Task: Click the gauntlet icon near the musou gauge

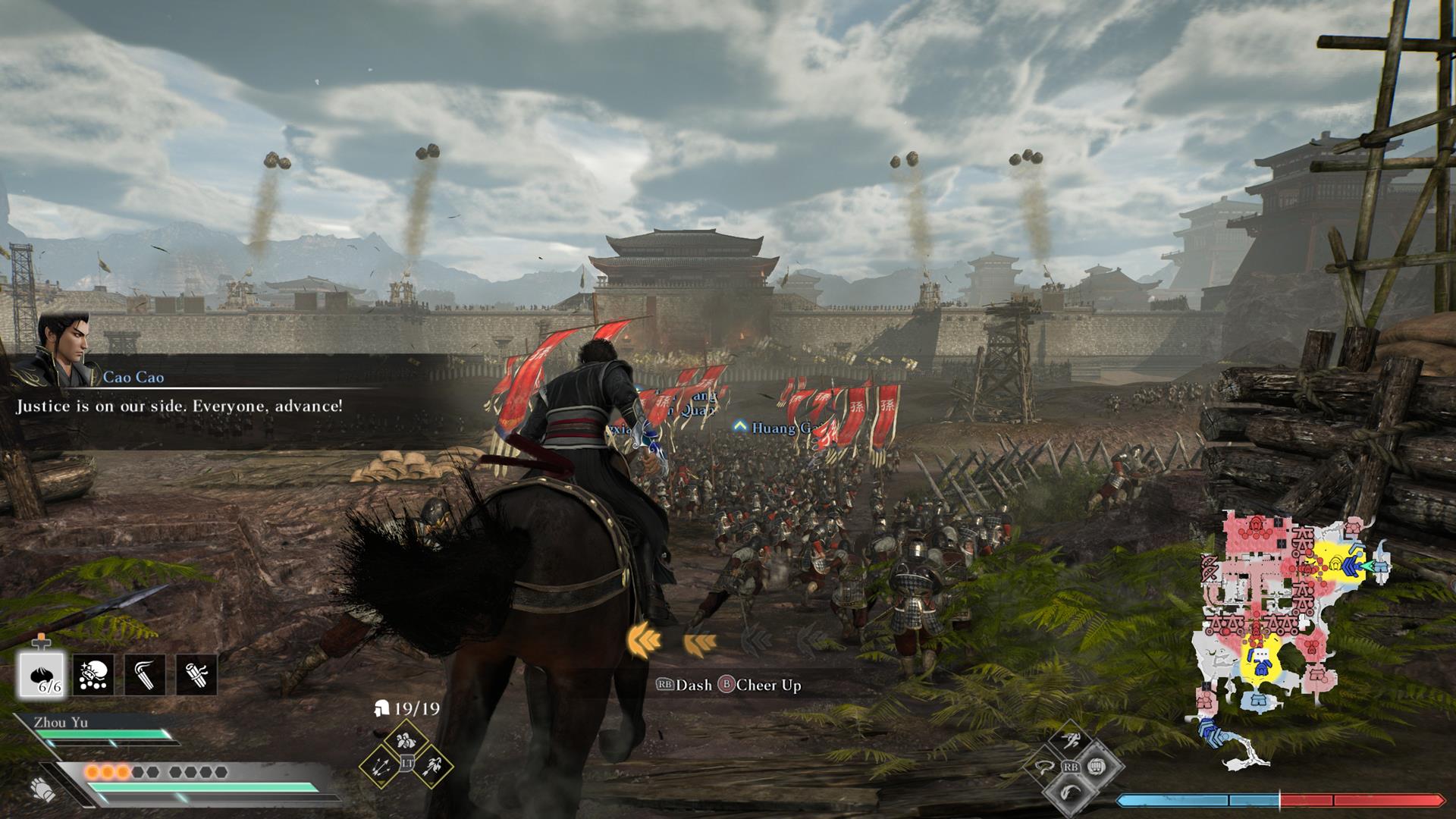Action: (42, 787)
